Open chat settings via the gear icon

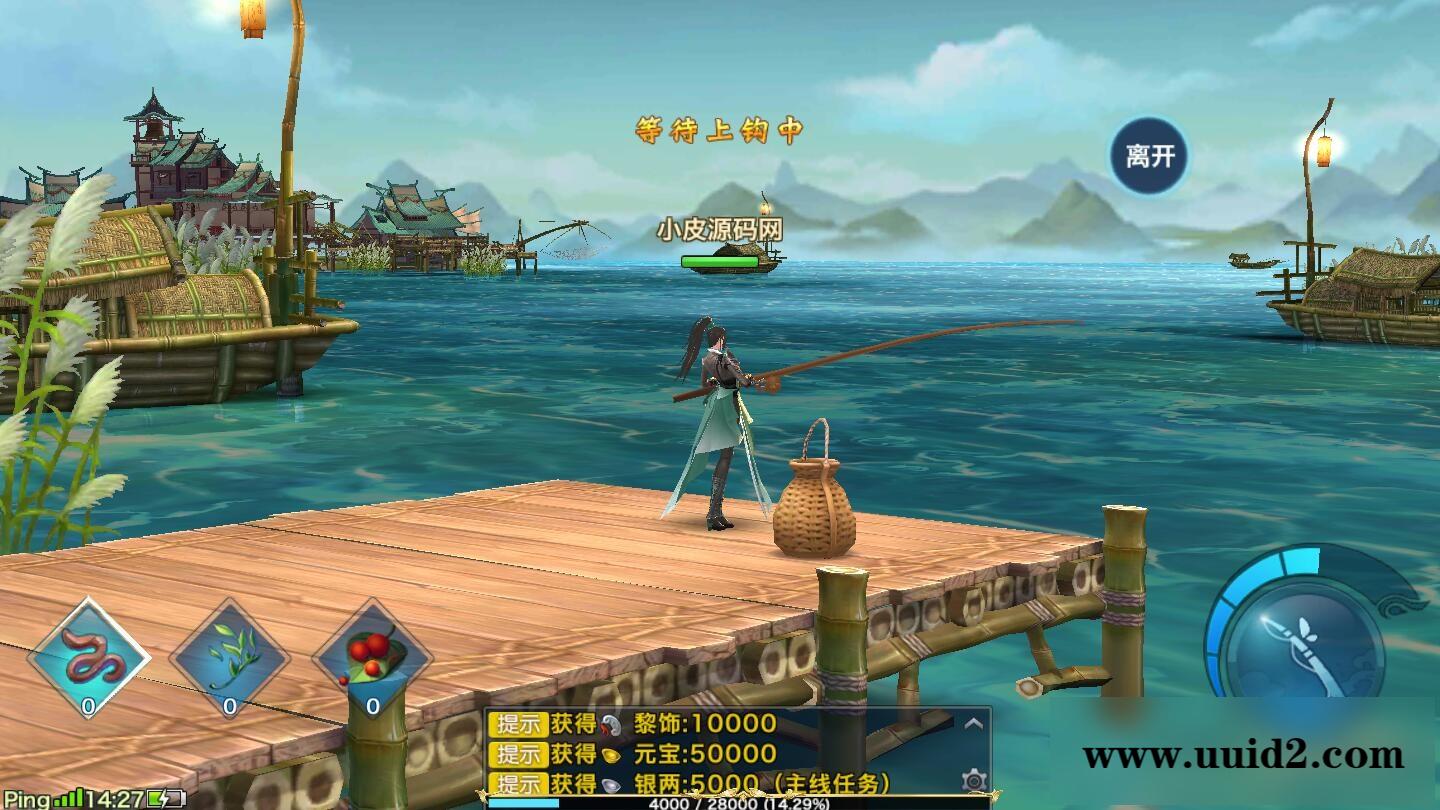974,780
